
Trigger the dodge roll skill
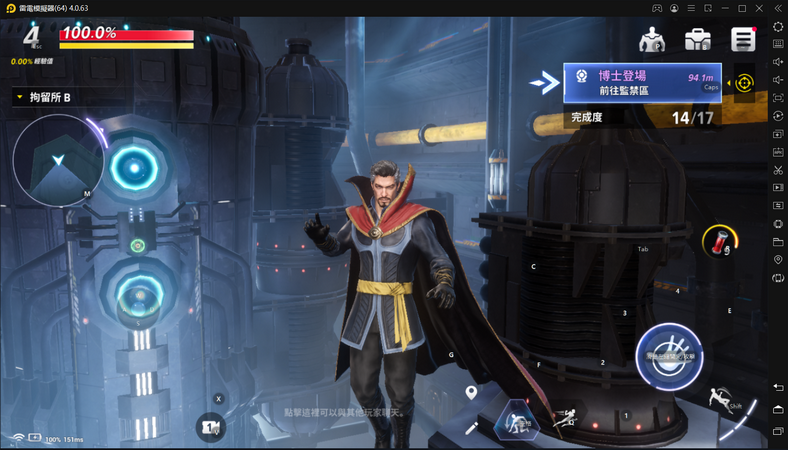(718, 398)
